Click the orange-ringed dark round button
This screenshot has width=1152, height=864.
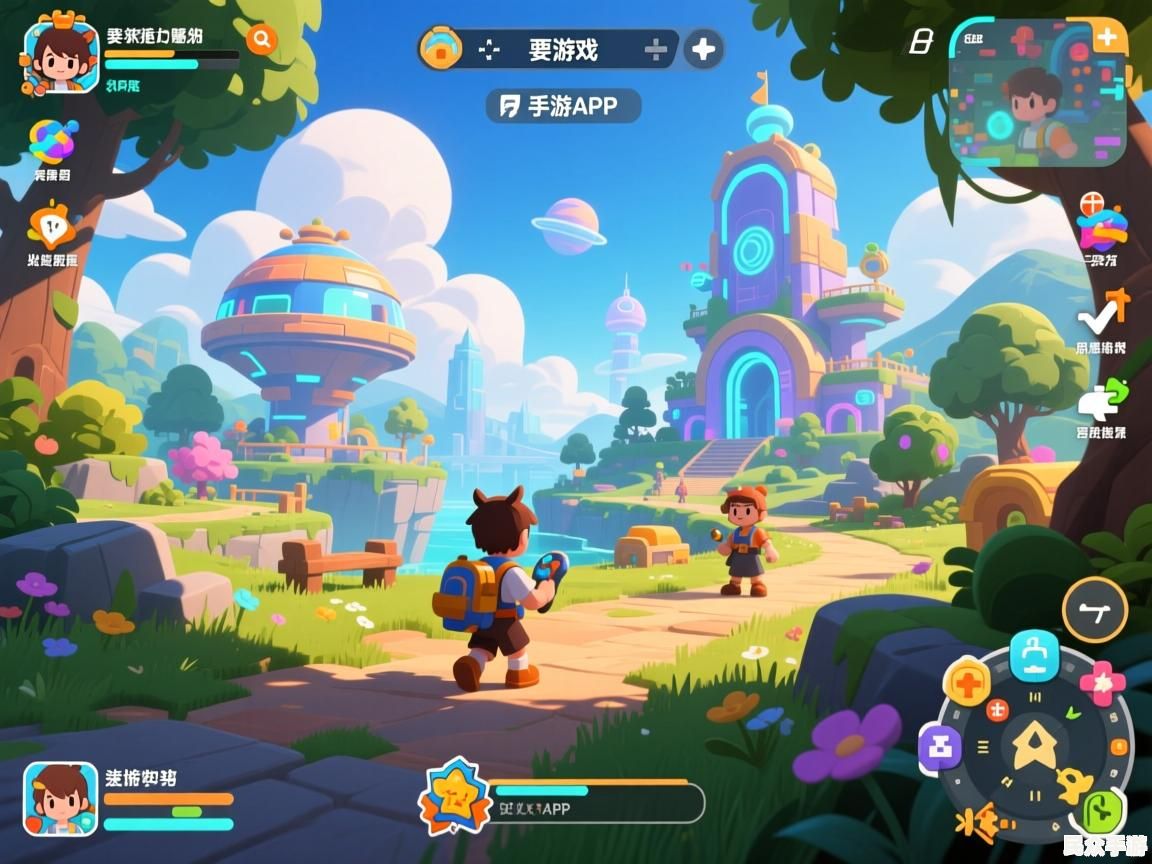tap(1094, 609)
